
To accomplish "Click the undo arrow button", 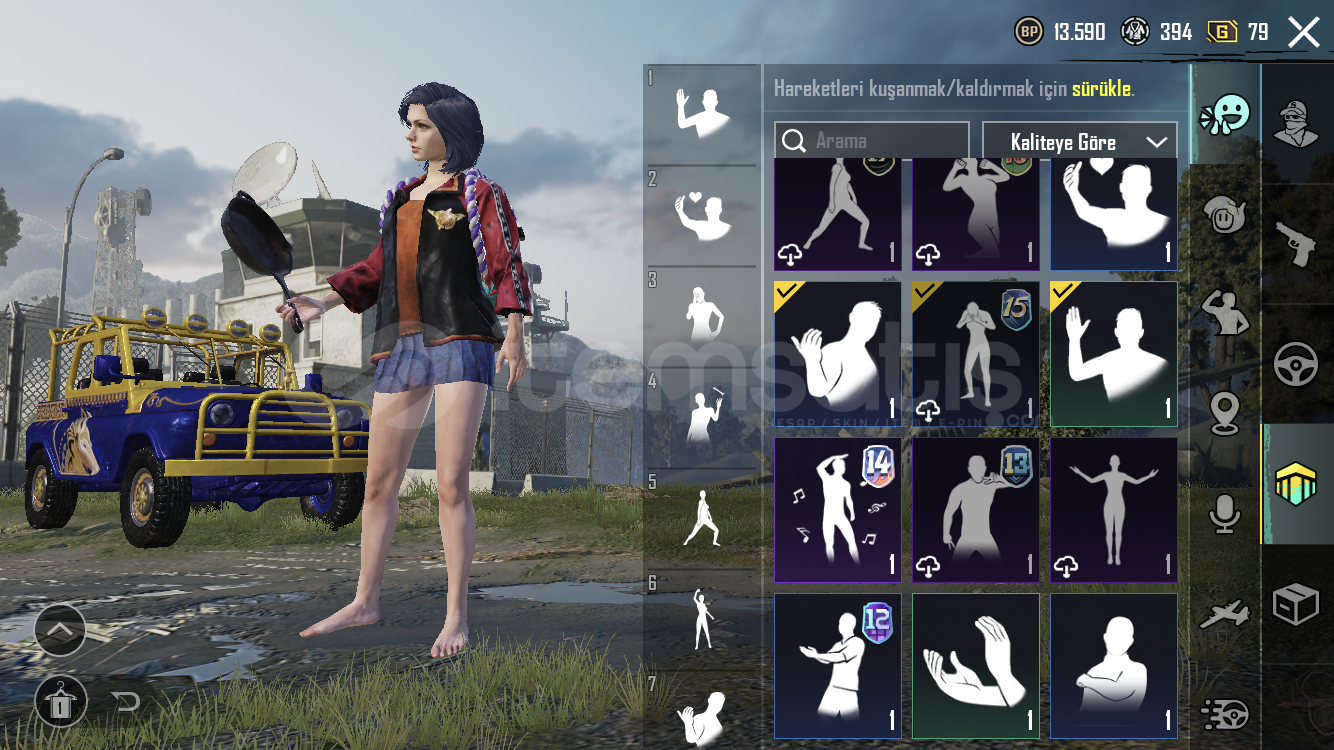I will 127,701.
